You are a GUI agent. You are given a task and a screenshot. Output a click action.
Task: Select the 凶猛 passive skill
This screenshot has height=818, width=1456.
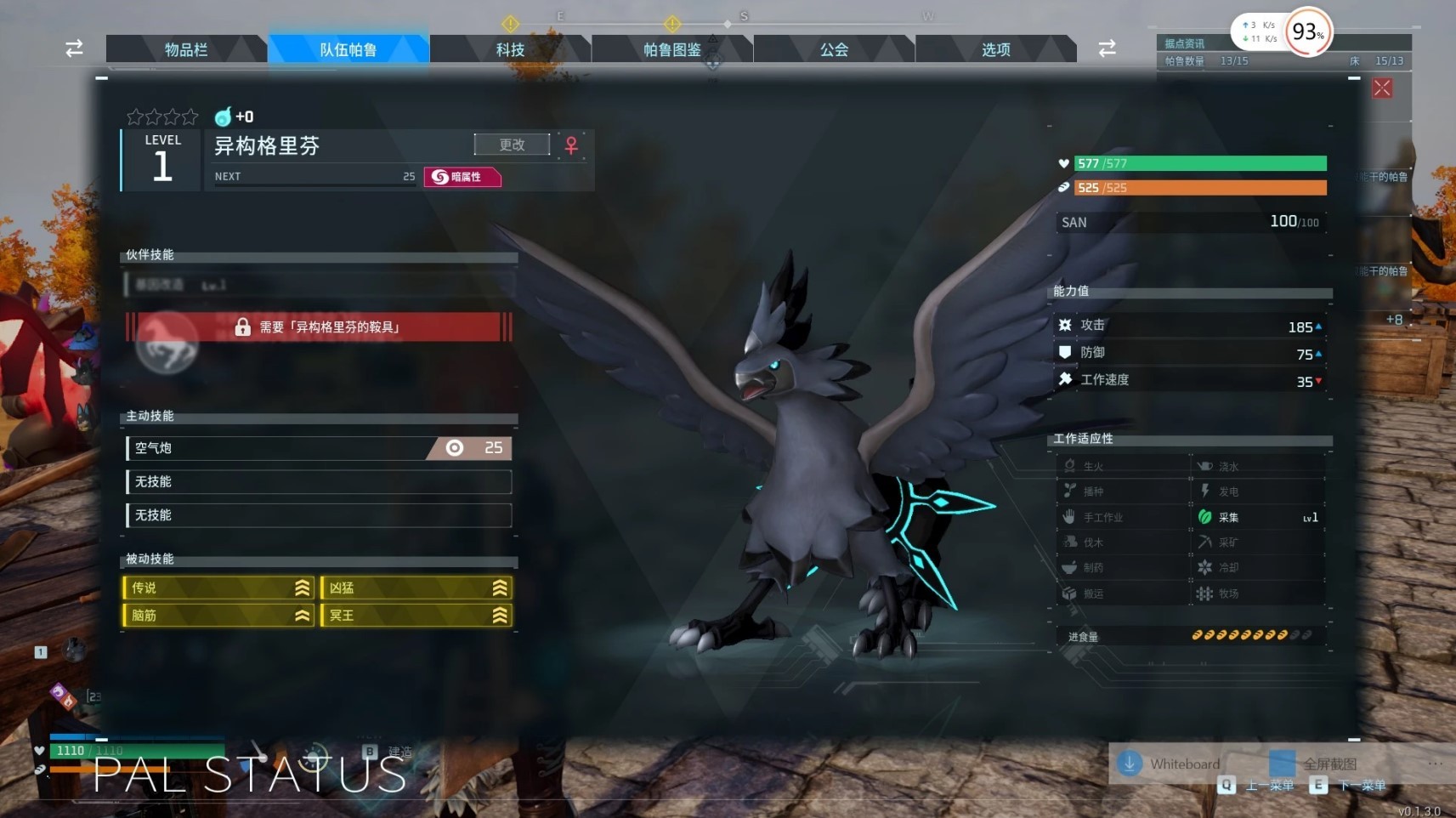click(416, 588)
